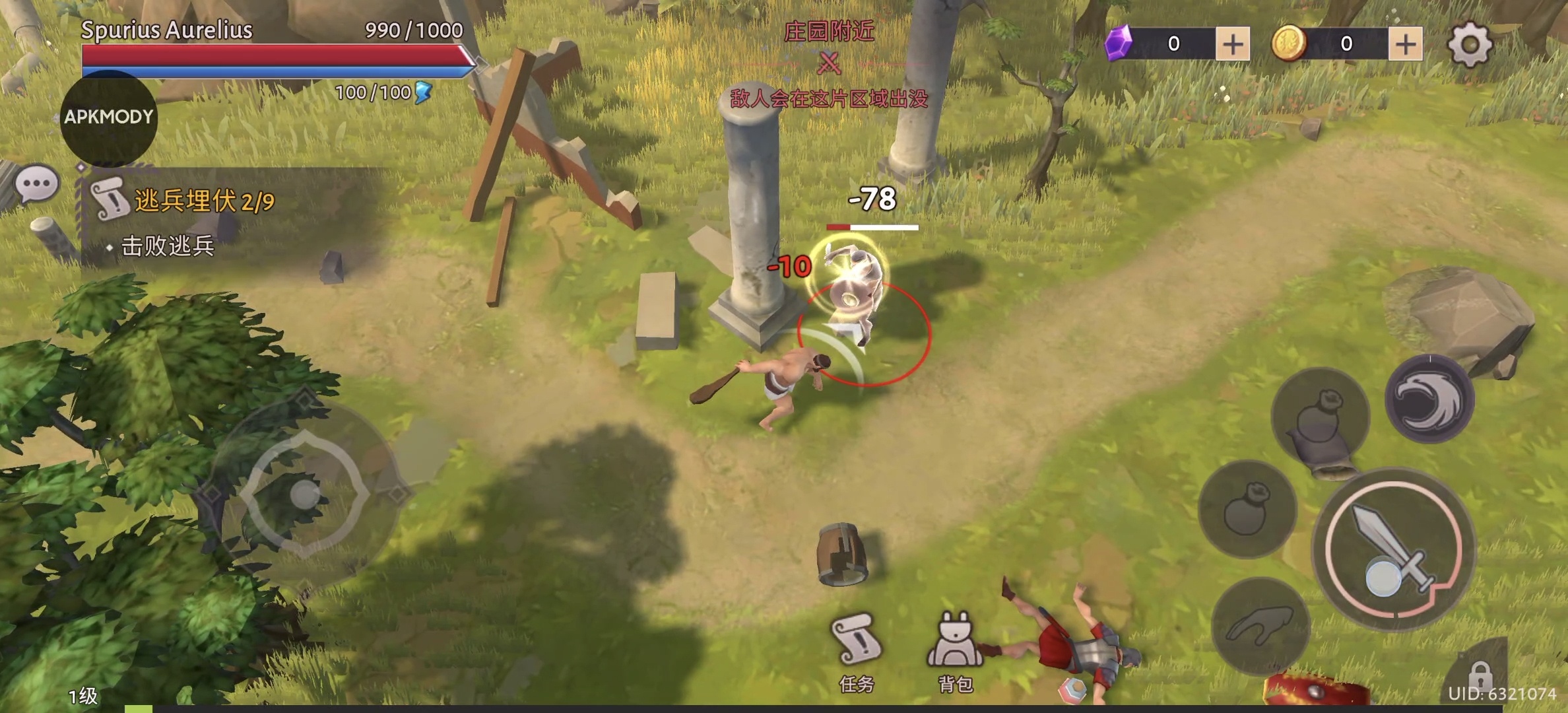
Task: Tap the hand pickup button
Action: point(1260,626)
